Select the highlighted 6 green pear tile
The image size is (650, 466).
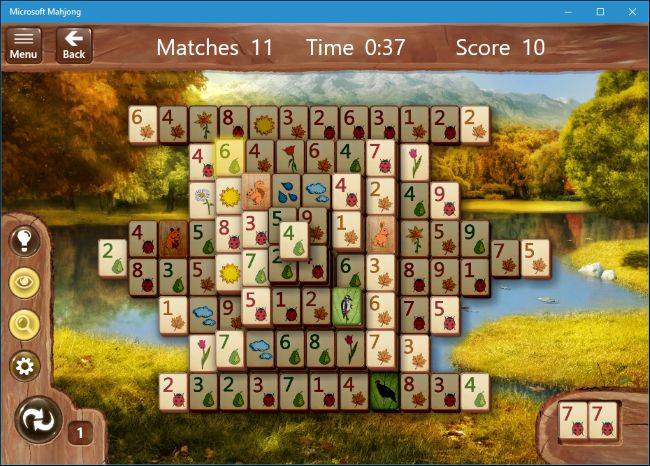pos(229,158)
